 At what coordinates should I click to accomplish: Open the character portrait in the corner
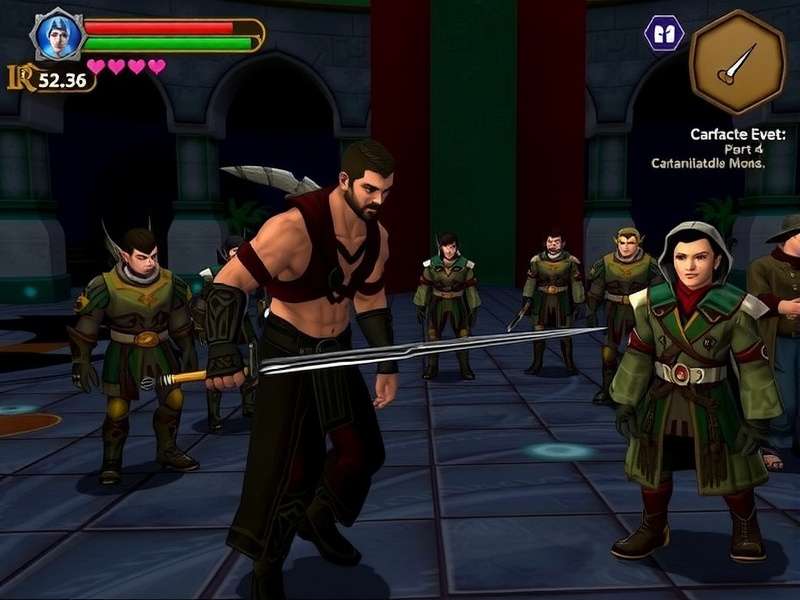tap(57, 35)
